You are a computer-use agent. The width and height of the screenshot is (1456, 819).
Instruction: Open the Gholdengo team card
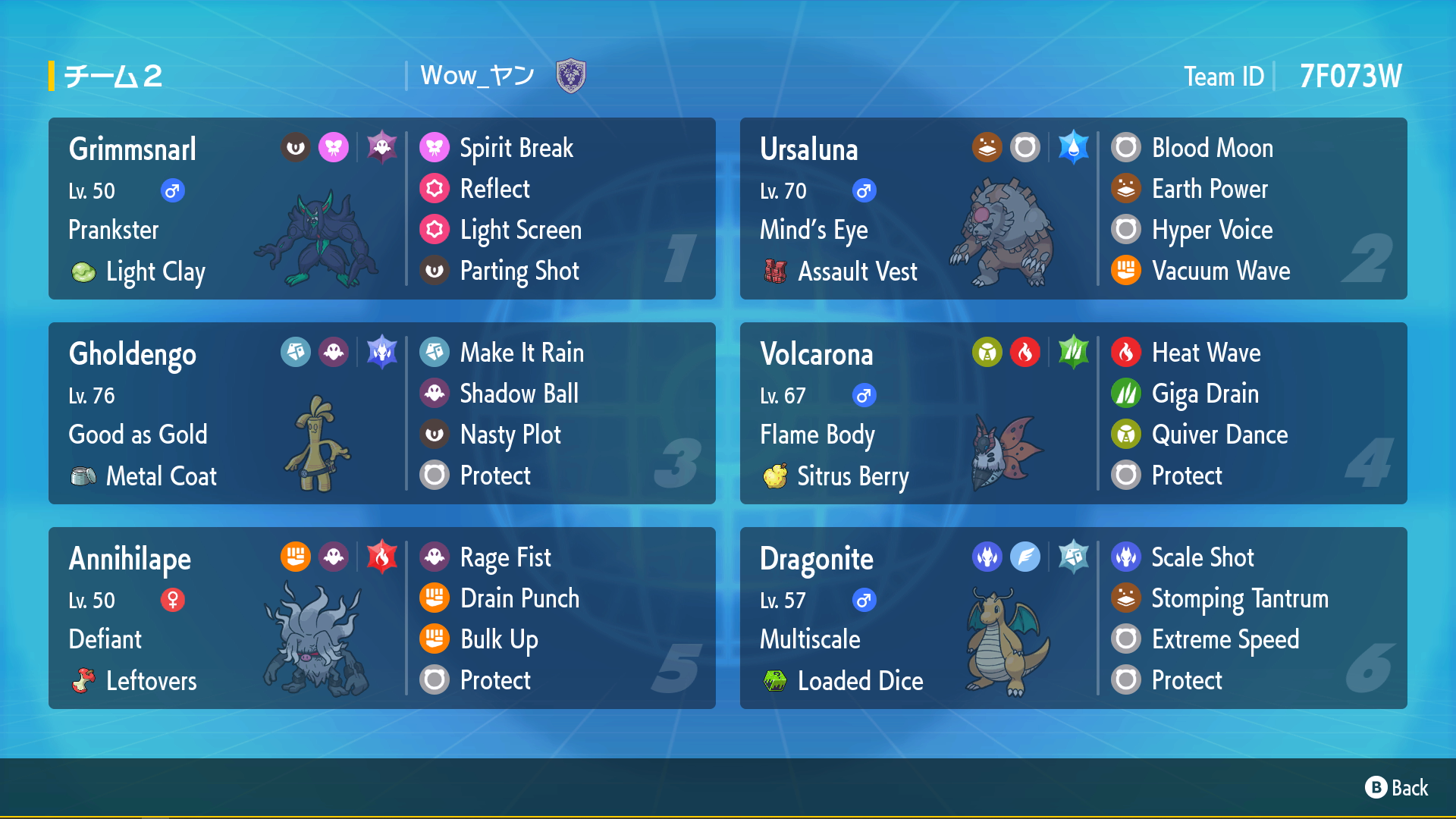click(x=381, y=413)
